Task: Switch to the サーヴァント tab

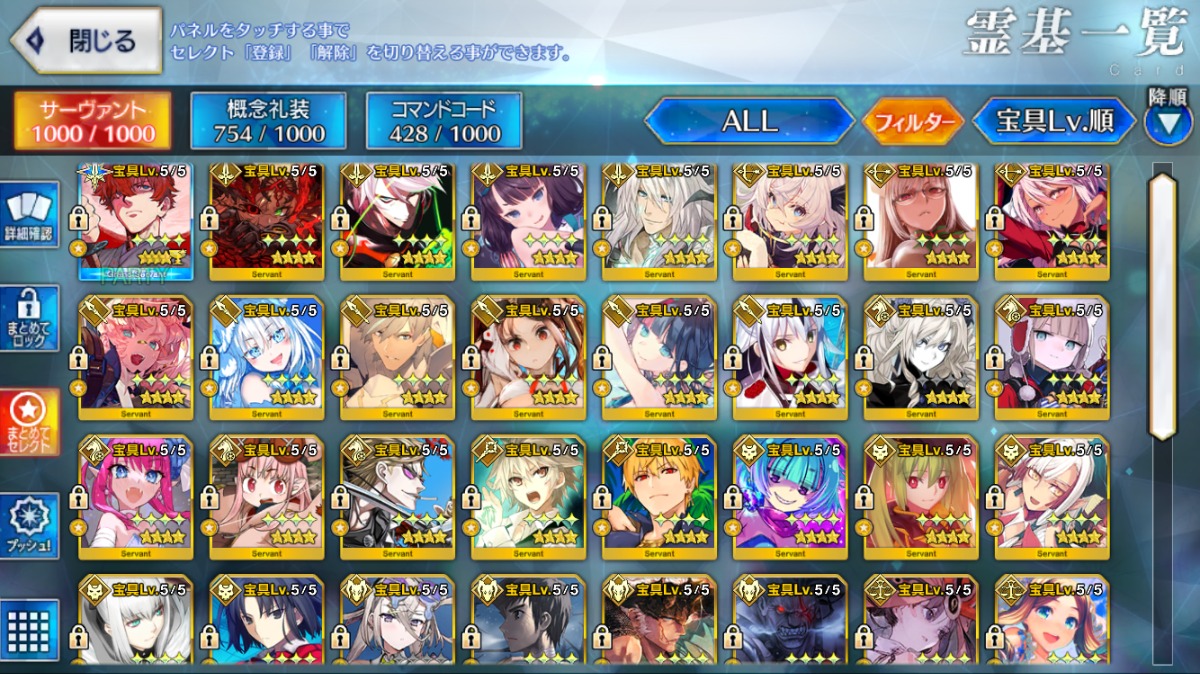Action: coord(91,122)
